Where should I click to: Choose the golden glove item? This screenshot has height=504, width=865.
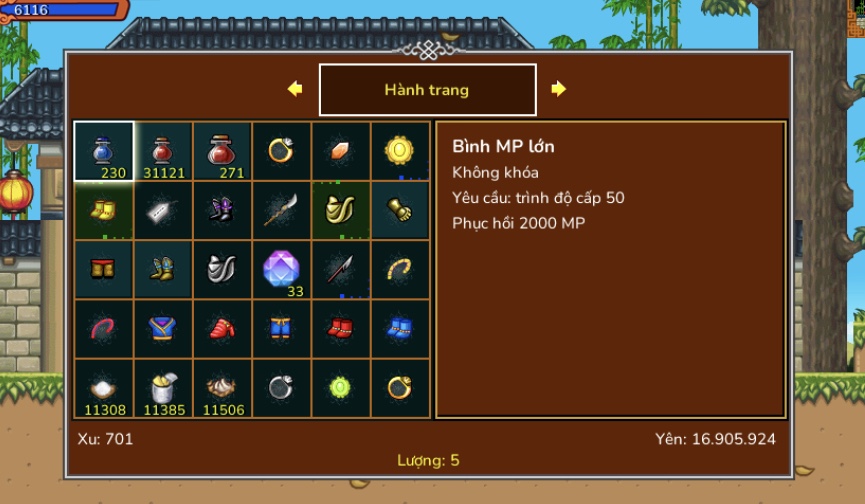pyautogui.click(x=400, y=210)
